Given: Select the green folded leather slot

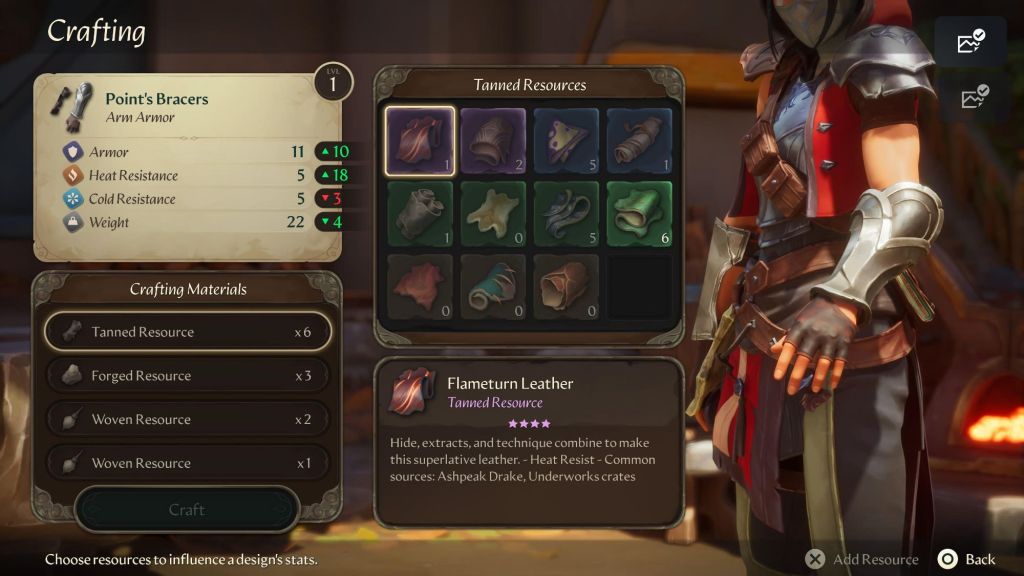Looking at the screenshot, I should tap(639, 214).
